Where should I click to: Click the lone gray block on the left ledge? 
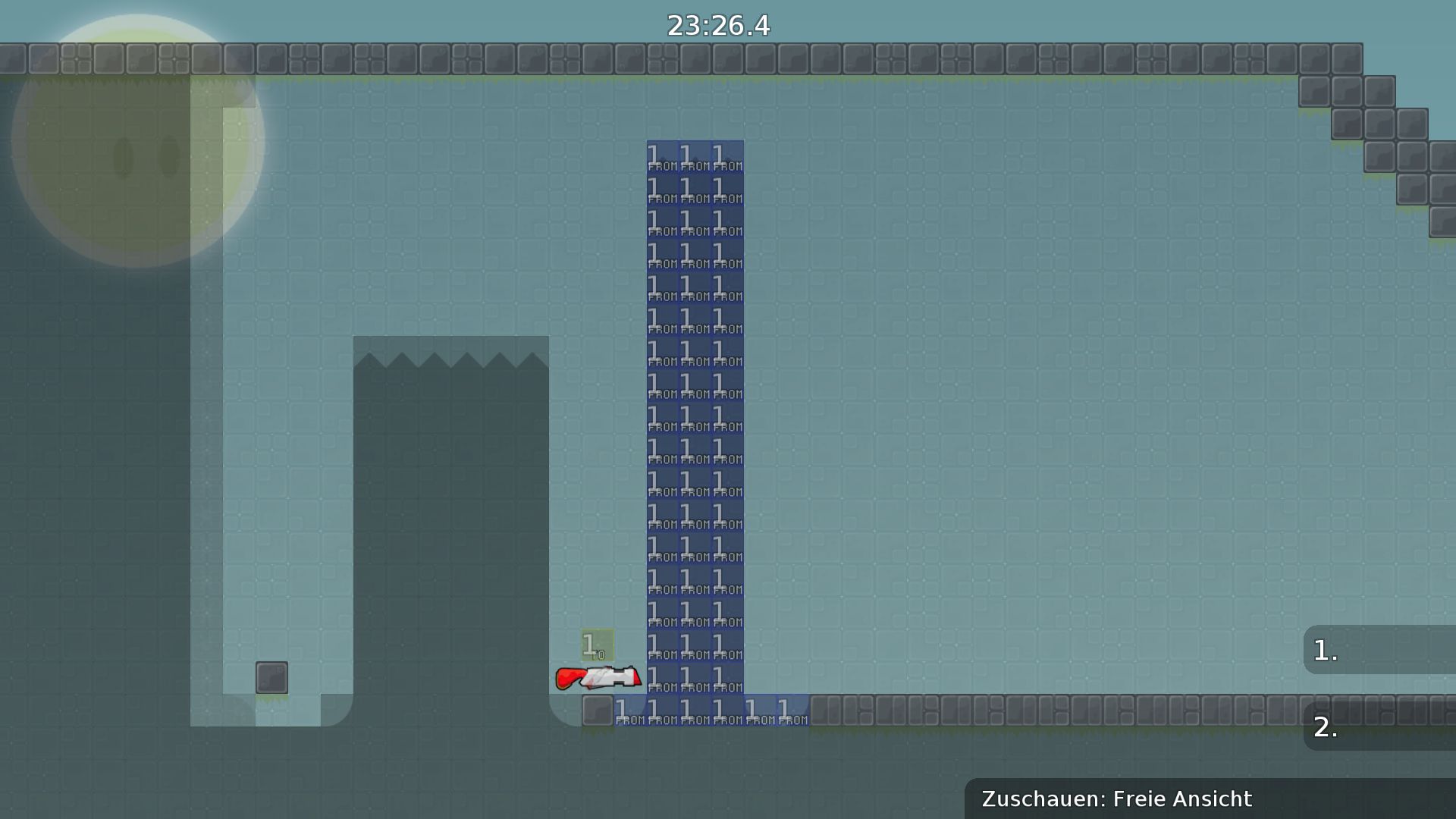[x=273, y=677]
